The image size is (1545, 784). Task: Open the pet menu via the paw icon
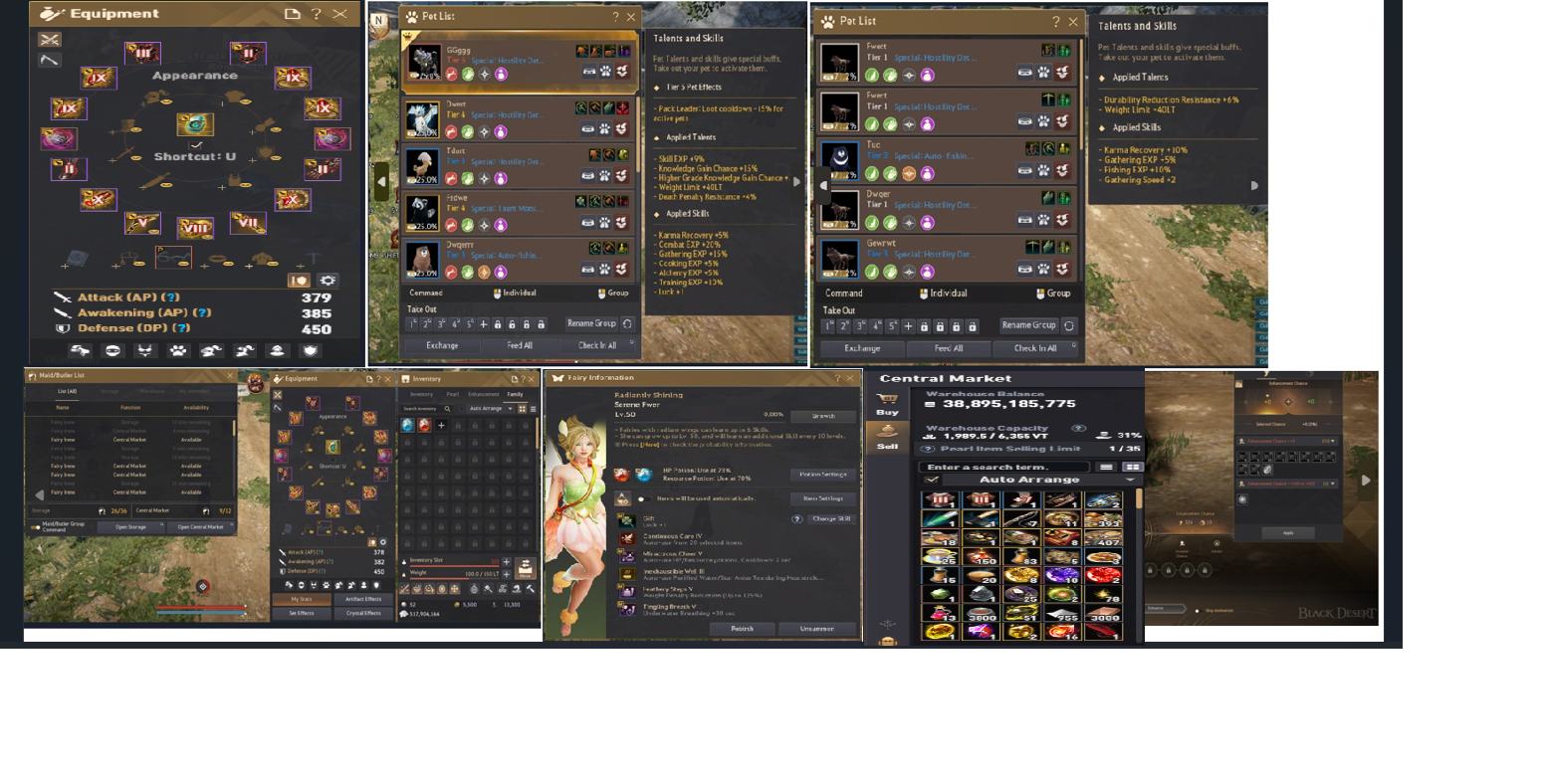(179, 350)
